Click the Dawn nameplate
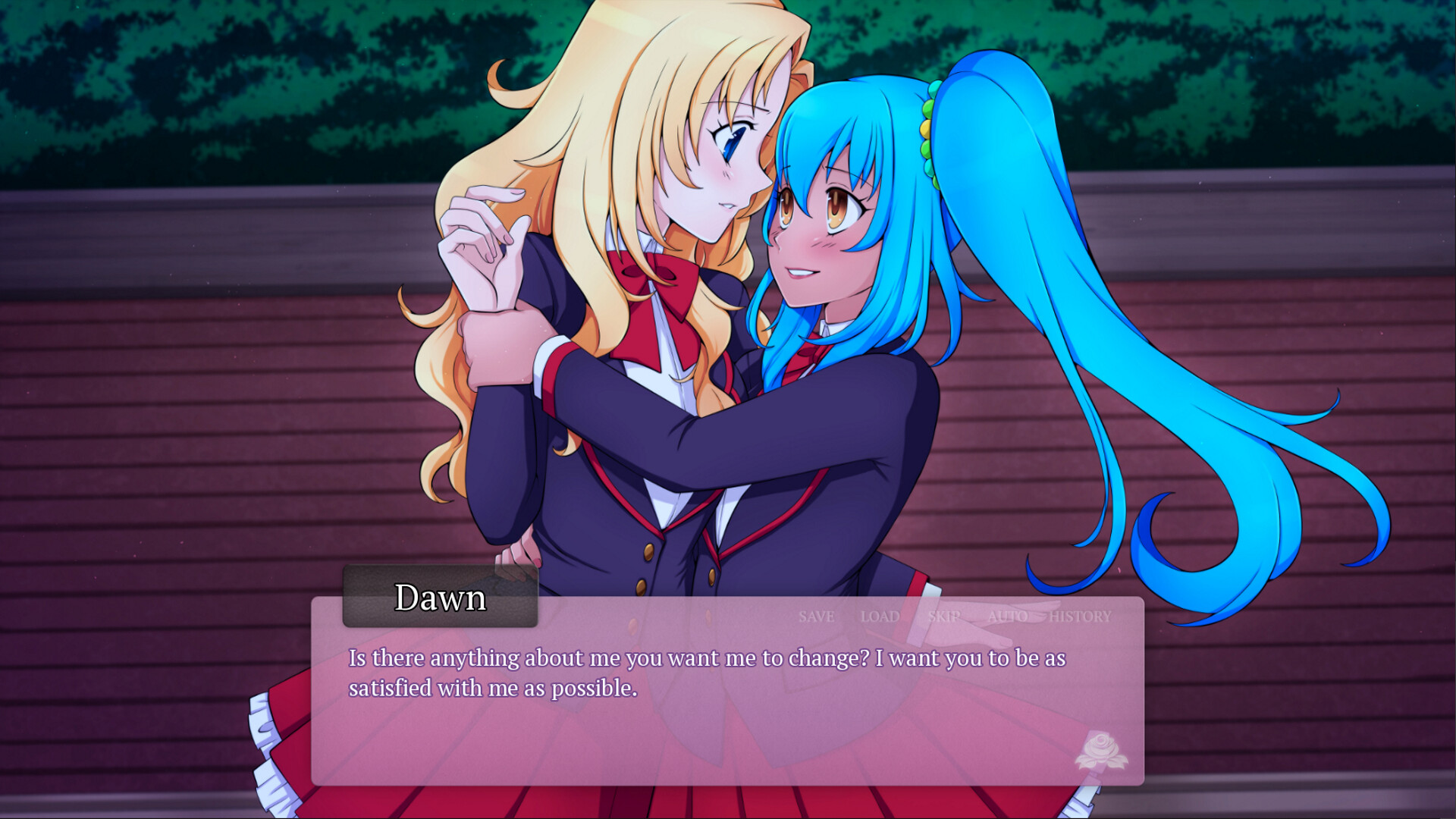Viewport: 1456px width, 819px height. (441, 598)
